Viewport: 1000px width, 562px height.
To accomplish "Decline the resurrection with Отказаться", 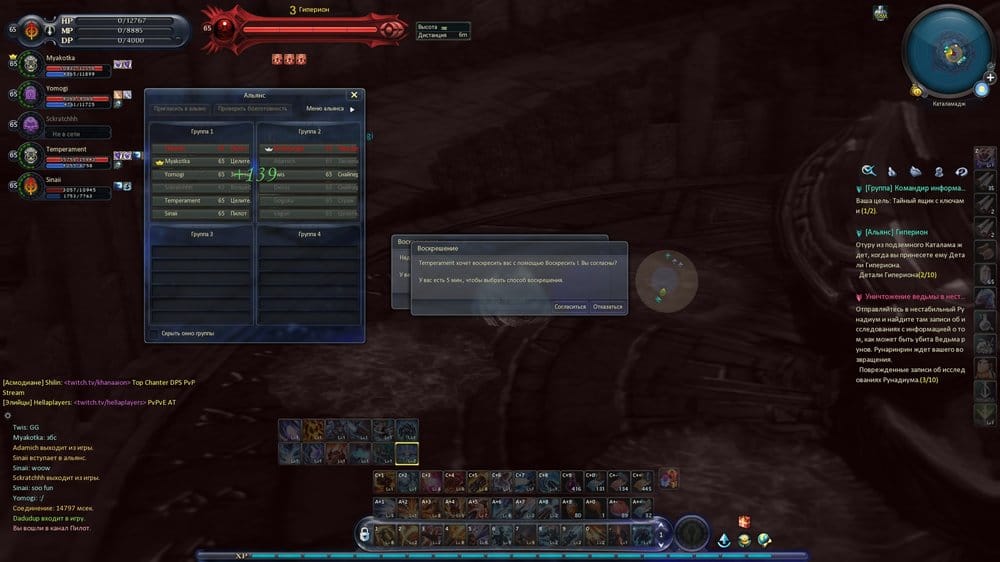I will pos(607,306).
